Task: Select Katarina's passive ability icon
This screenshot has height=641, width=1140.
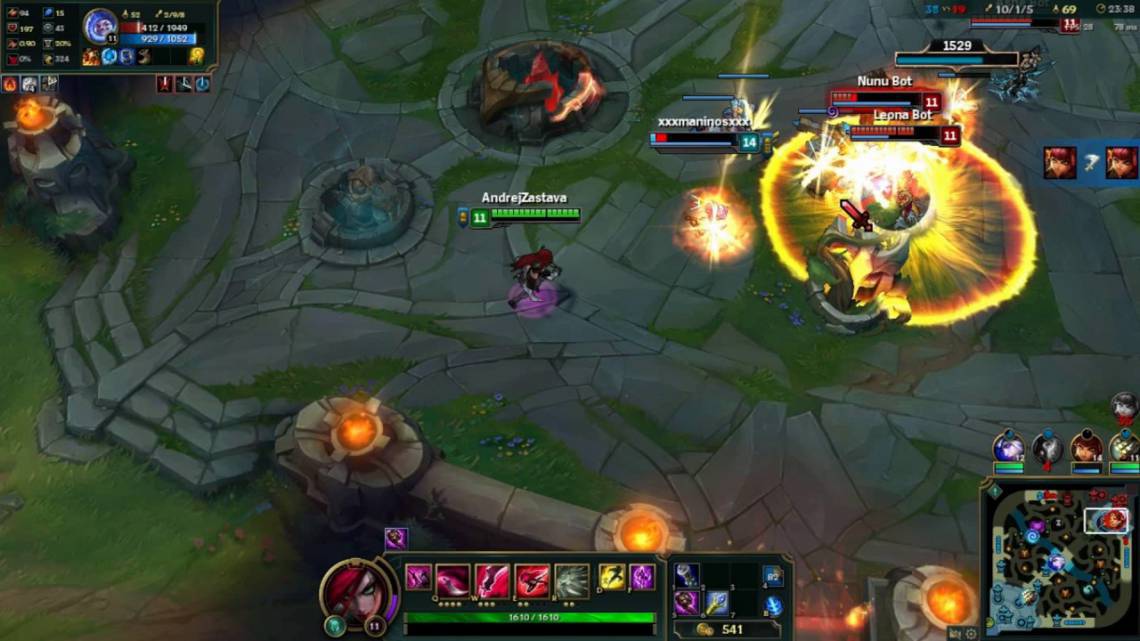Action: [x=418, y=578]
